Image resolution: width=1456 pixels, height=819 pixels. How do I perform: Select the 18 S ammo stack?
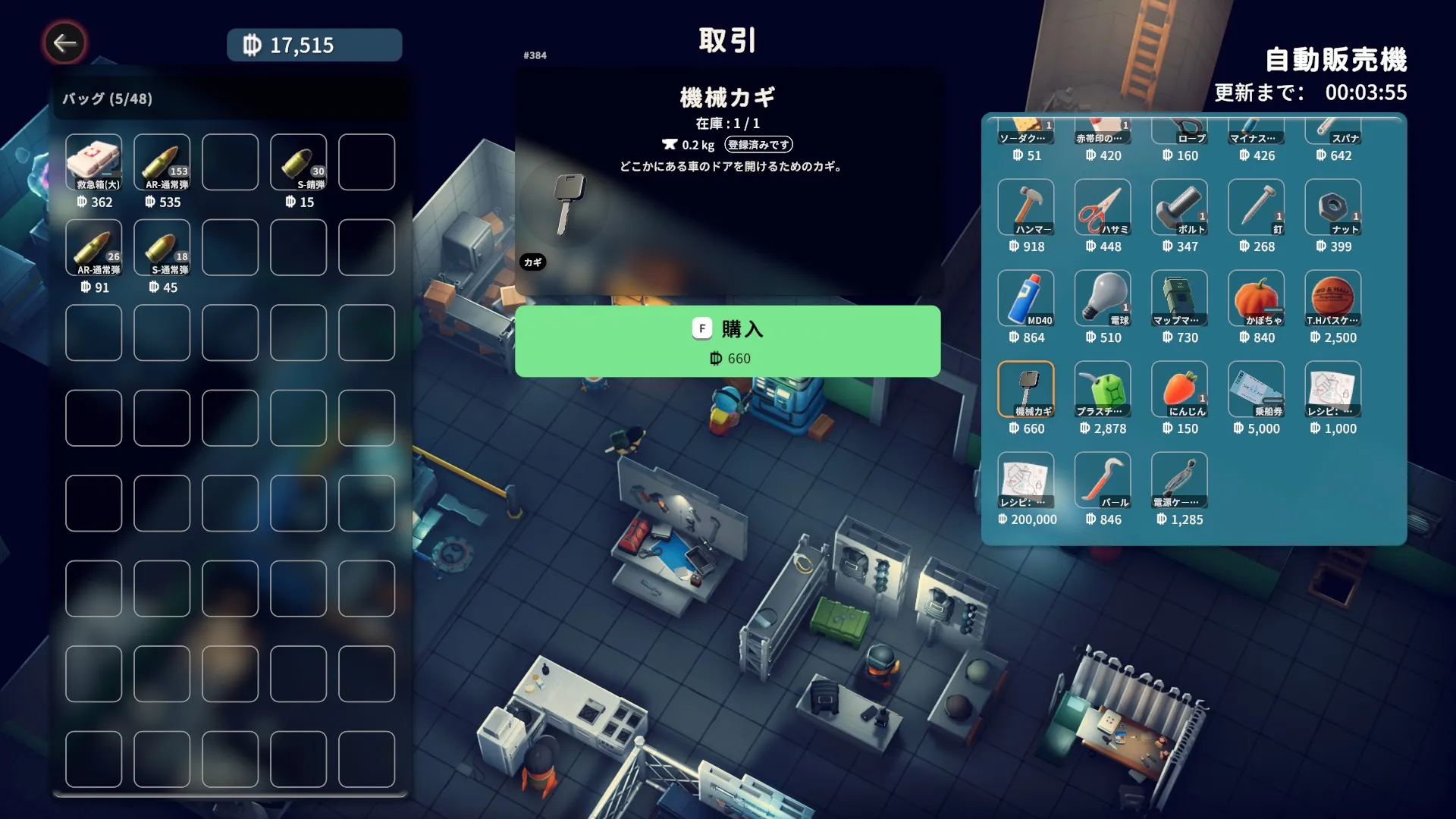click(x=162, y=247)
